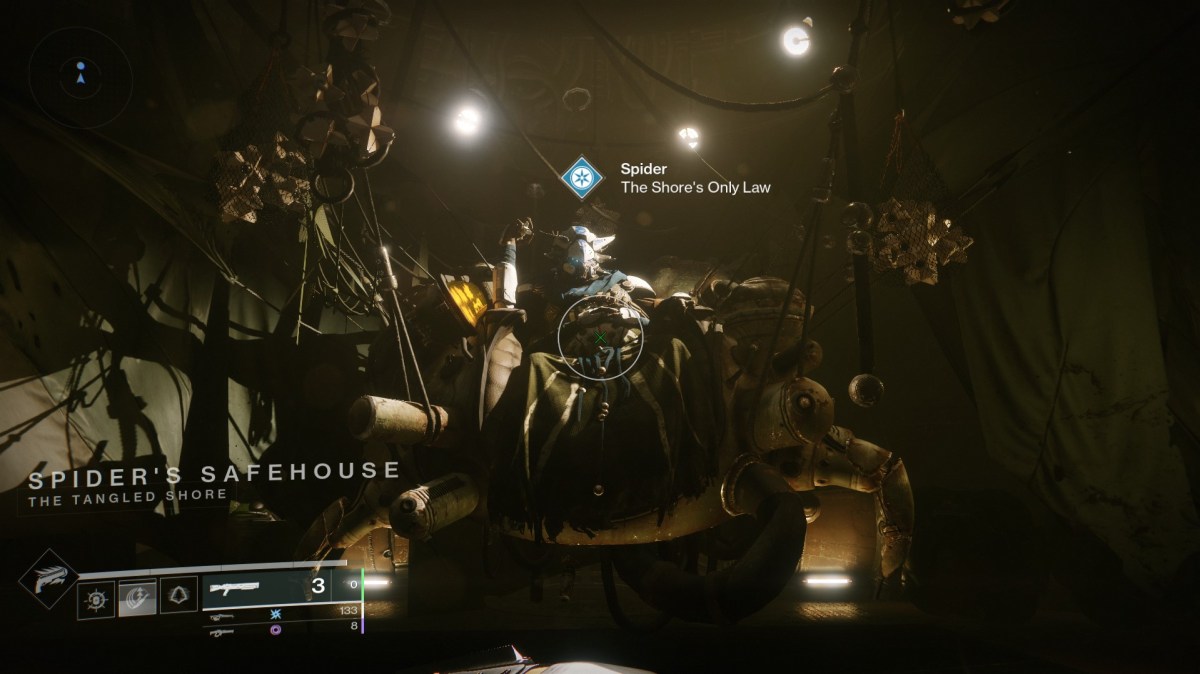Activate the class ability icon
This screenshot has height=674, width=1200.
point(178,595)
